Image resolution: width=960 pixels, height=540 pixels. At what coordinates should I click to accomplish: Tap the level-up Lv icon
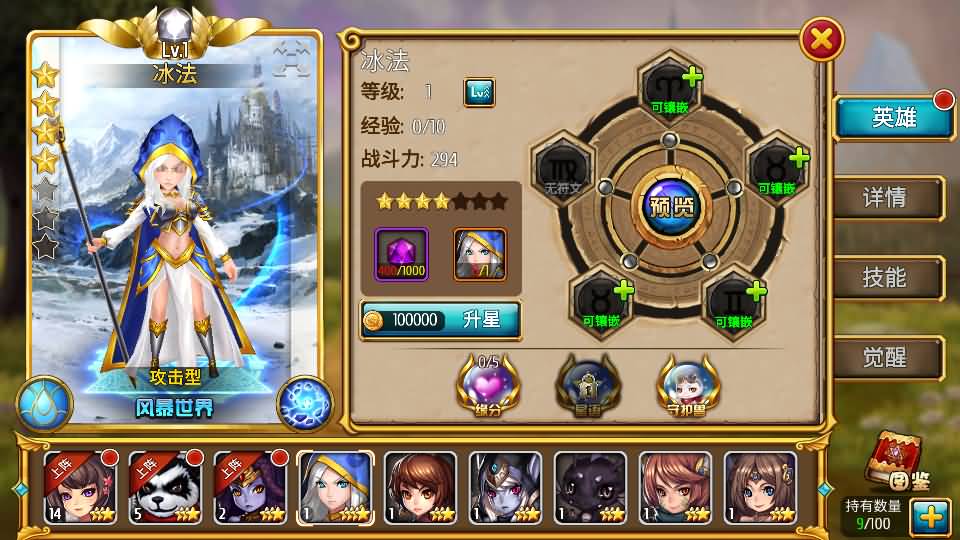tap(479, 93)
